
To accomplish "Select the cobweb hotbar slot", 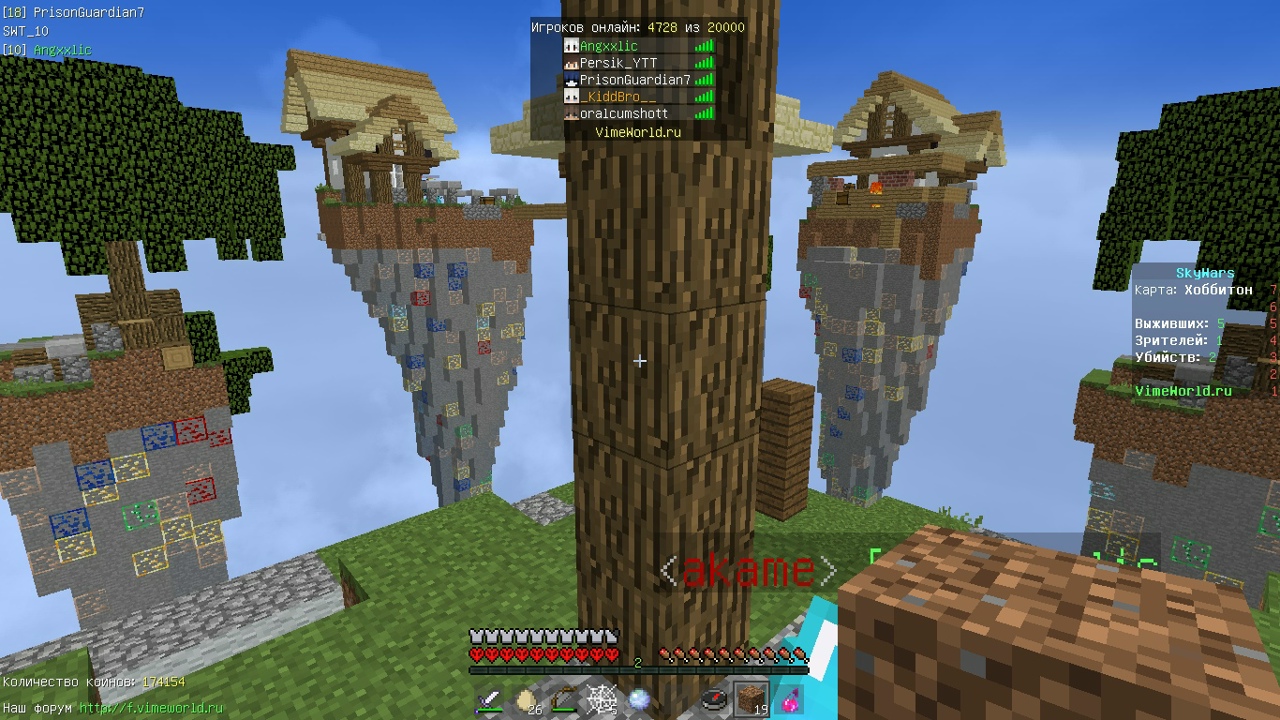I will (602, 700).
